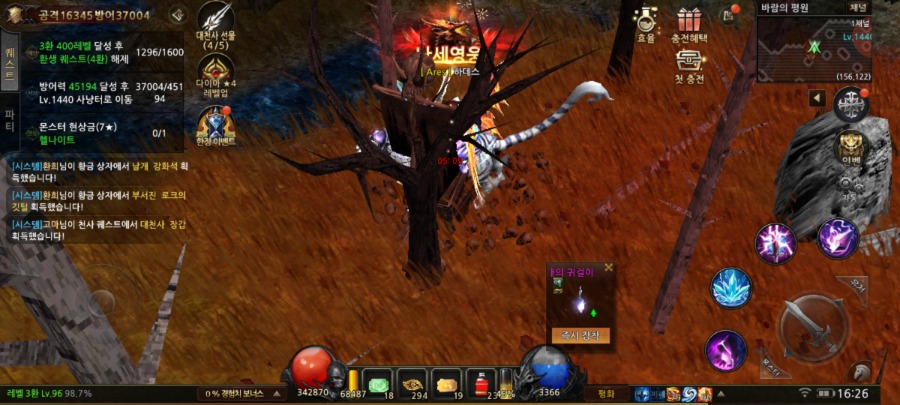Open the 한정 이벤트 hourglass icon
Image resolution: width=900 pixels, height=405 pixels.
click(x=216, y=126)
